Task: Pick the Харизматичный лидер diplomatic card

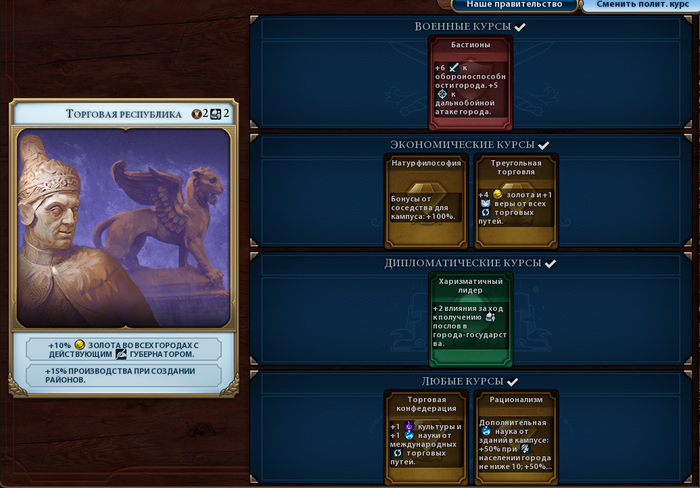Action: tap(471, 320)
